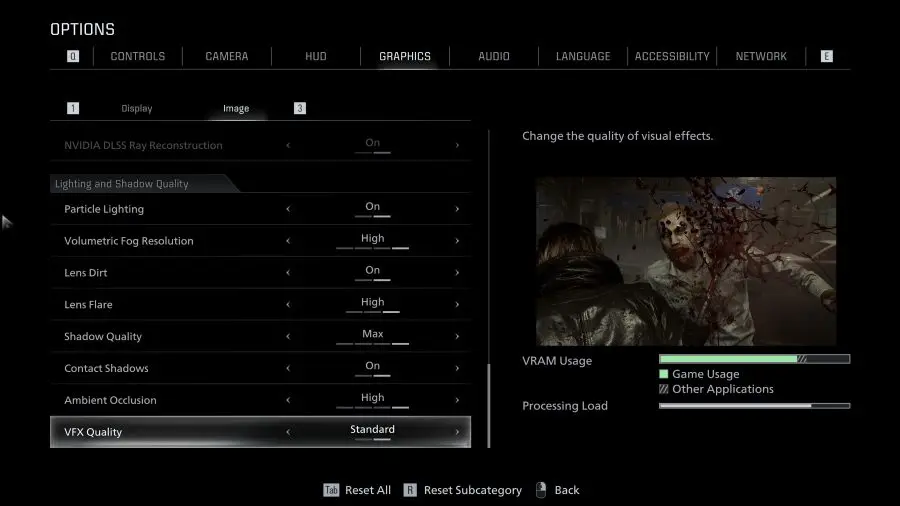Screen dimensions: 900x506
Task: Show the Display subcategory
Action: (x=137, y=108)
